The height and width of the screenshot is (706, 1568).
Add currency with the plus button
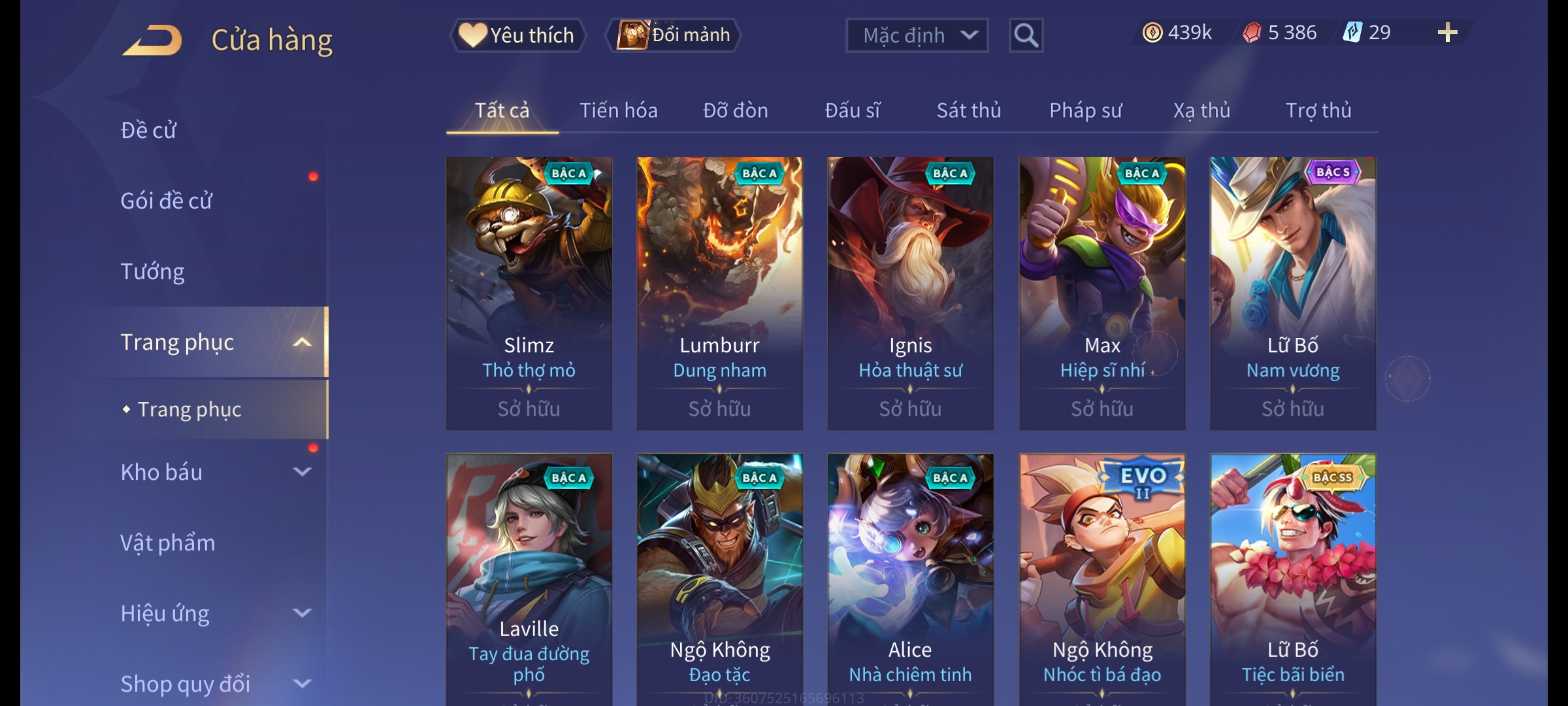pyautogui.click(x=1447, y=33)
